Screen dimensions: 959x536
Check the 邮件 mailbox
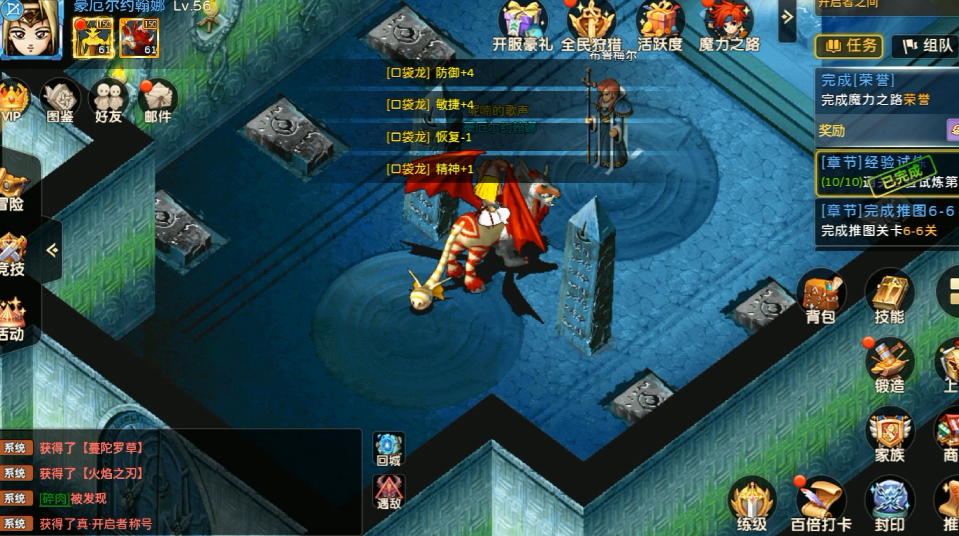tap(157, 100)
